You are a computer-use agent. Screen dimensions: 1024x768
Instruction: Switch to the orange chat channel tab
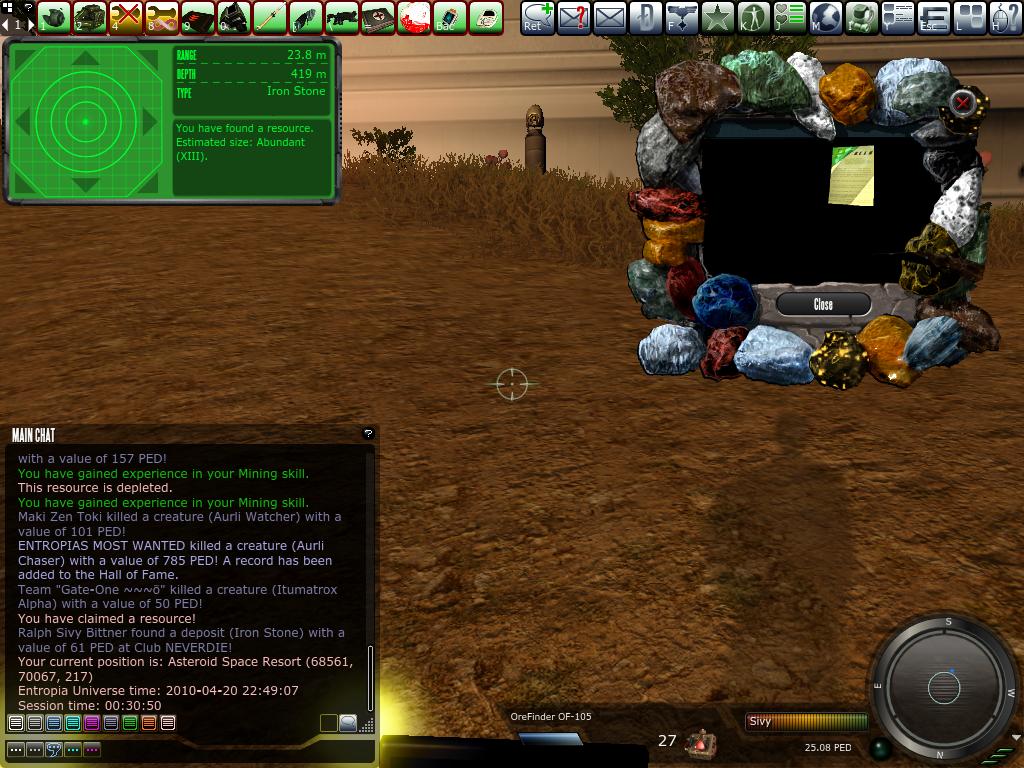click(x=149, y=723)
